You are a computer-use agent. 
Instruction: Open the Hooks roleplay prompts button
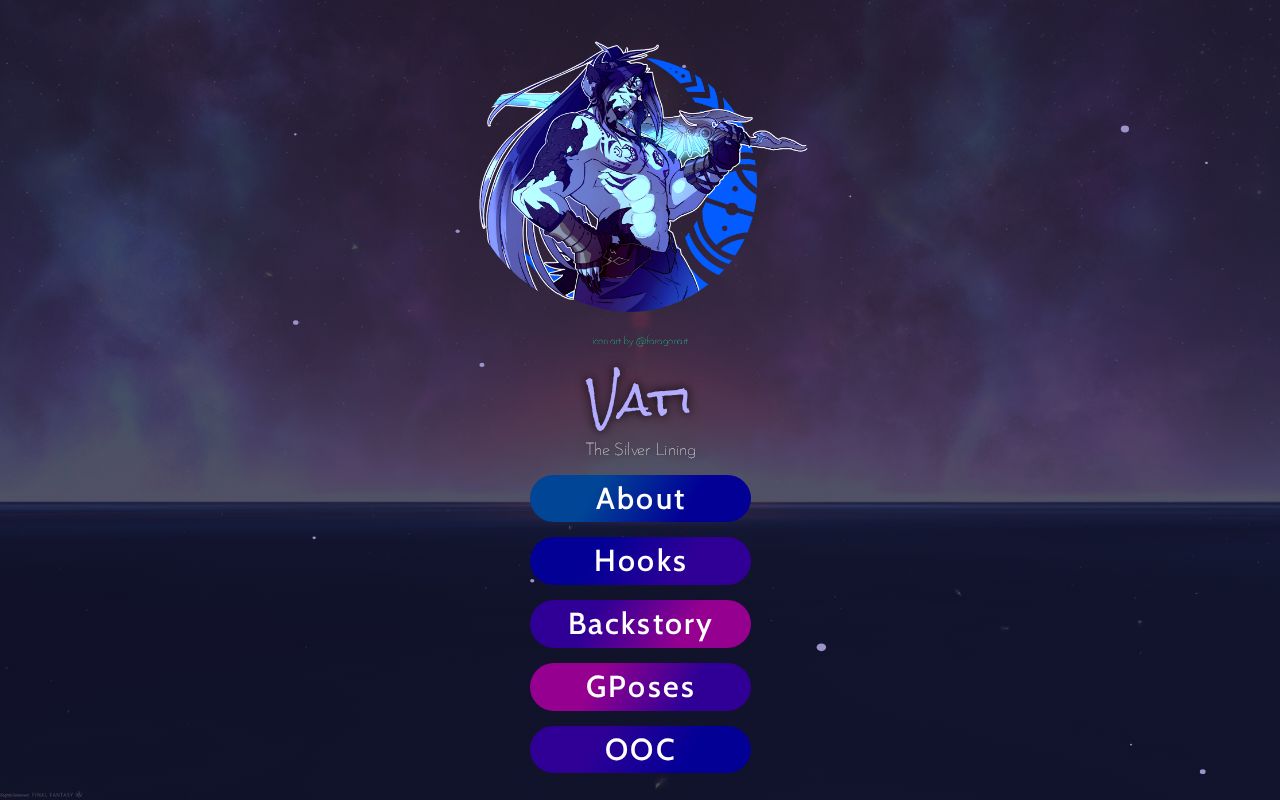click(640, 561)
